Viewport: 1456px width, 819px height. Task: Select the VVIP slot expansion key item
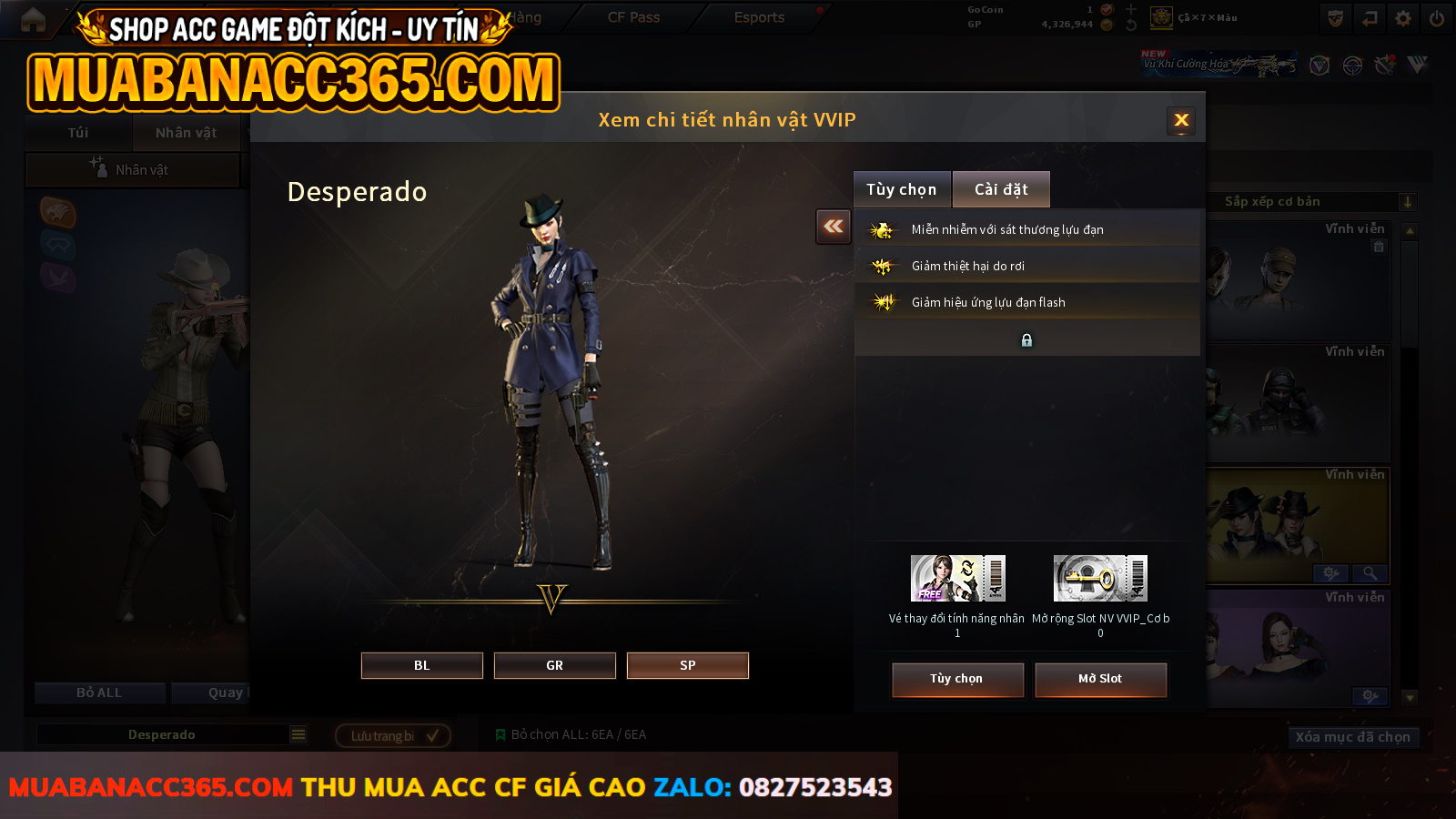[1100, 579]
